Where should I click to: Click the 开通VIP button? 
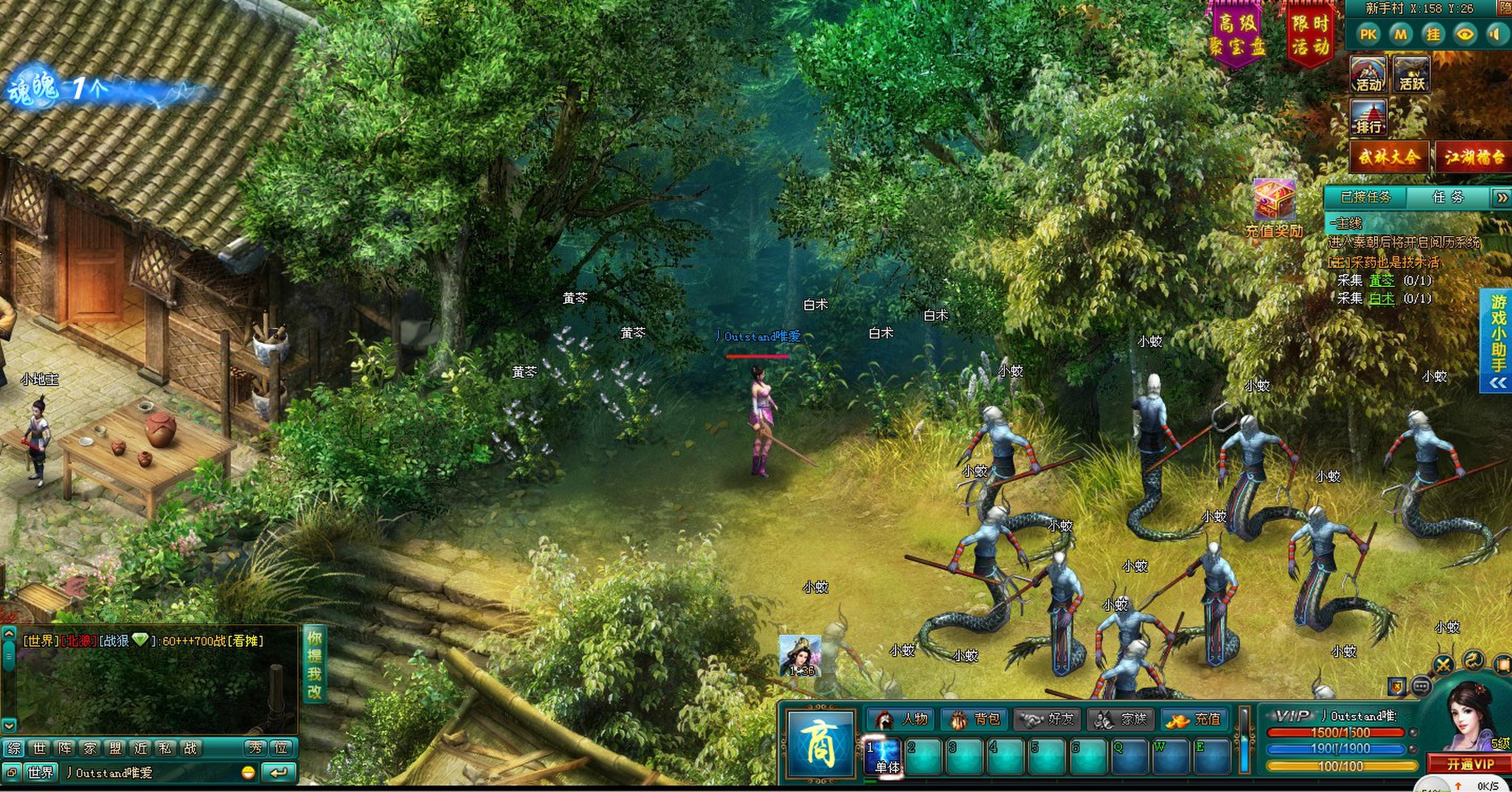(1470, 764)
